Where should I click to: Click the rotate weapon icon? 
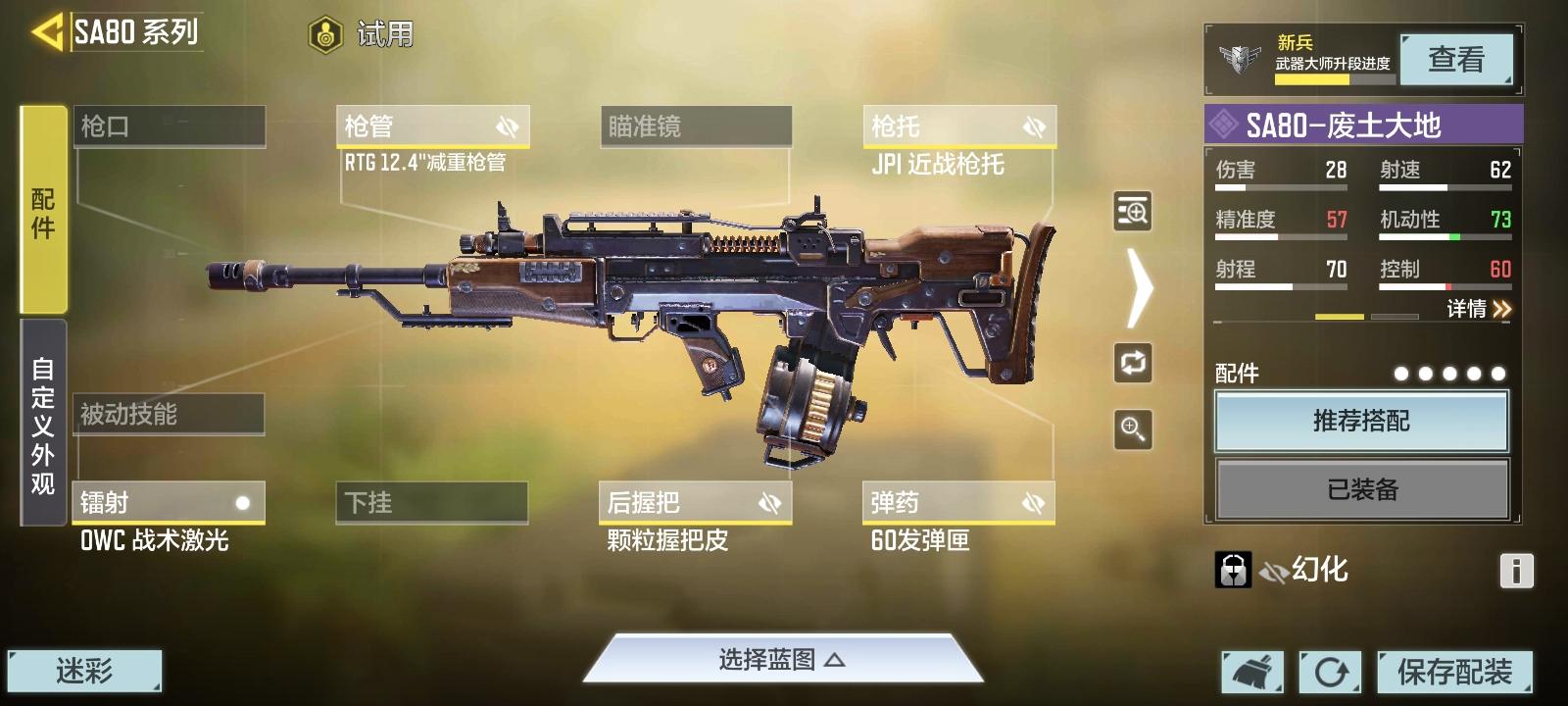click(1131, 364)
